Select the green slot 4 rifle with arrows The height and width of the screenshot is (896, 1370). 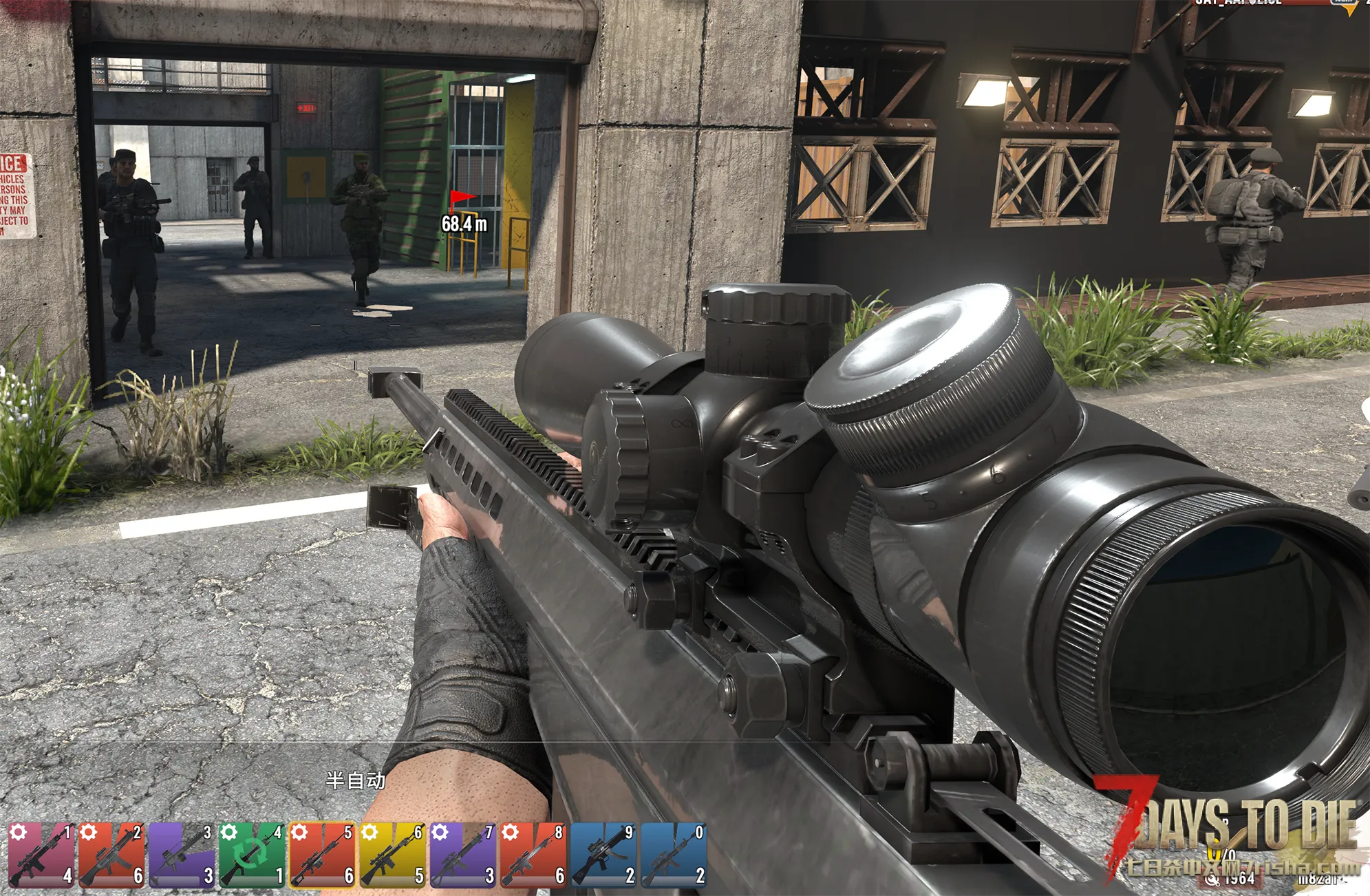[x=252, y=855]
